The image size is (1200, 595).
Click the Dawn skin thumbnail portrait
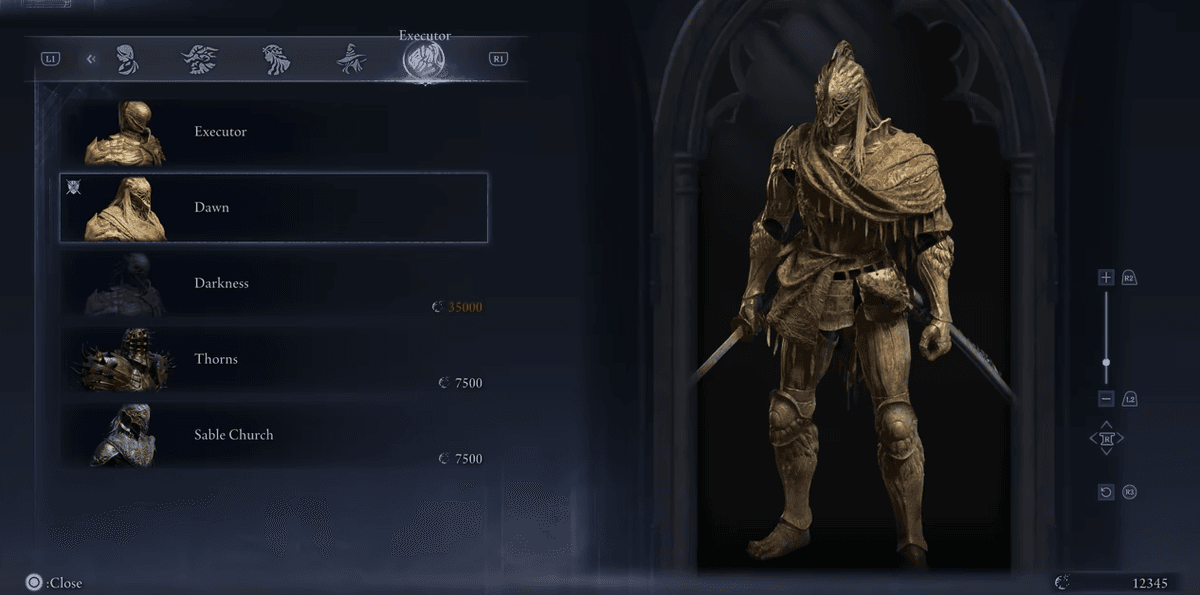(126, 209)
